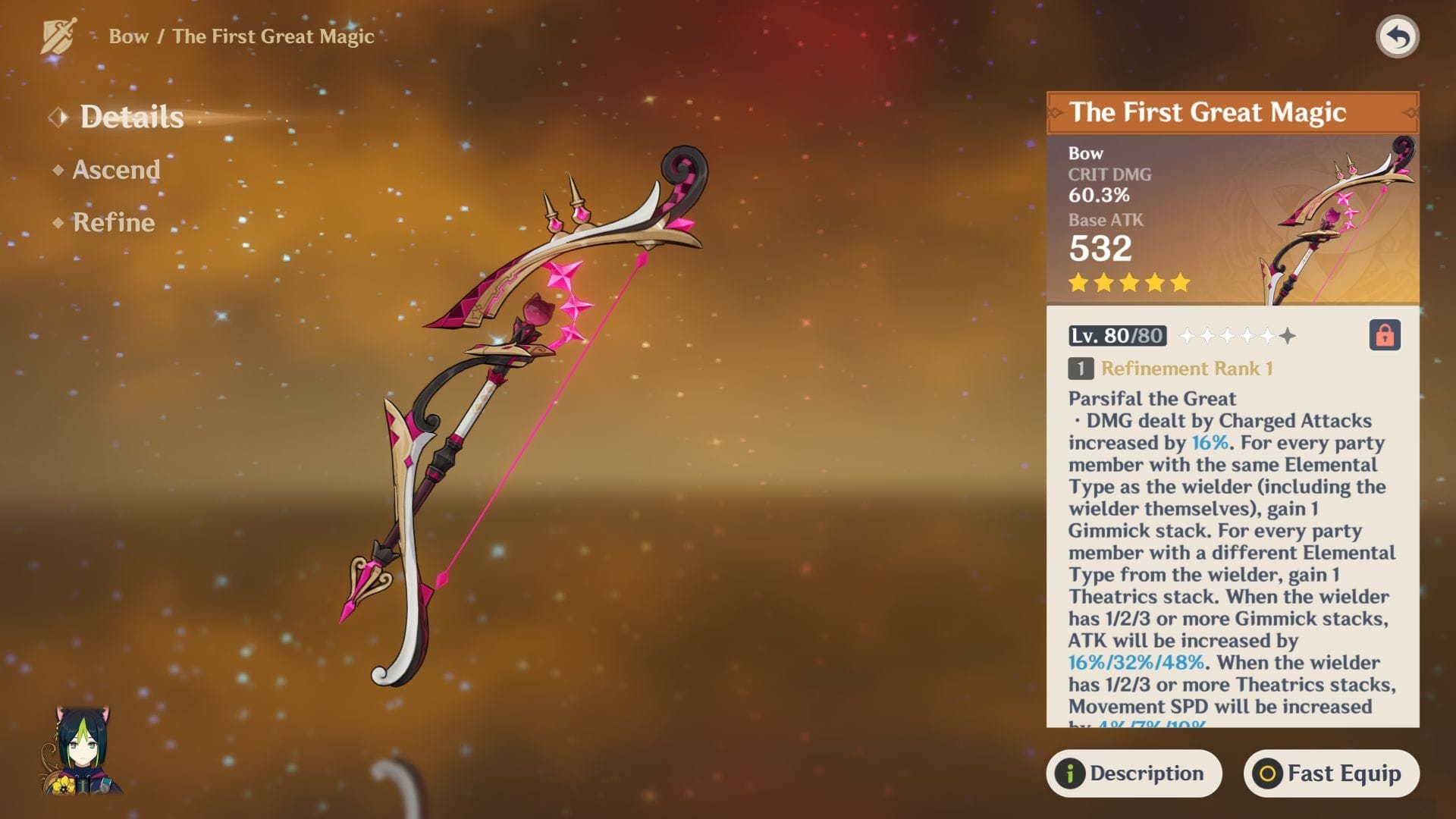Click the gold five-star rarity icons under Base ATK
Viewport: 1456px width, 819px height.
tap(1131, 283)
